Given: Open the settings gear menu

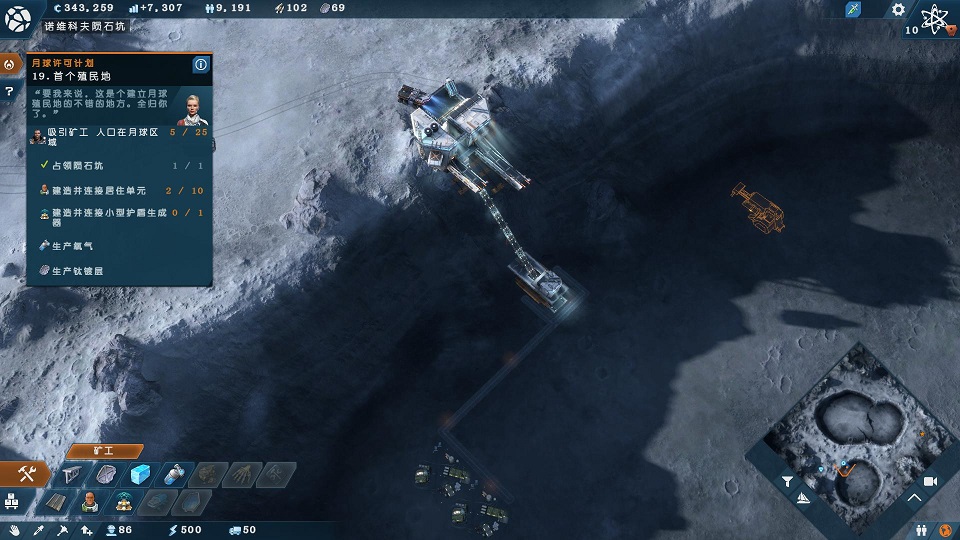Looking at the screenshot, I should click(x=898, y=9).
